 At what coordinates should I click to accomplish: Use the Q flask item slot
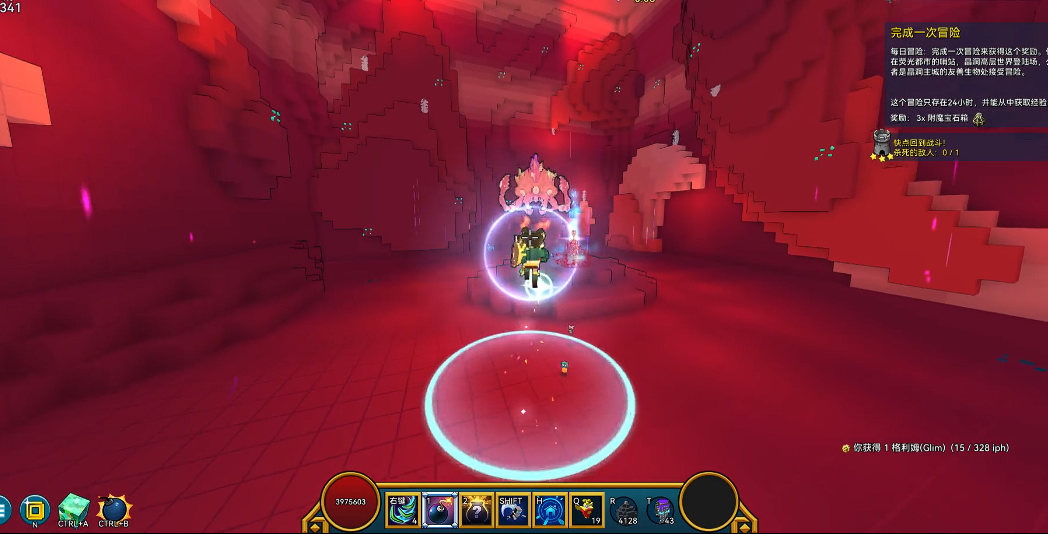(x=586, y=510)
